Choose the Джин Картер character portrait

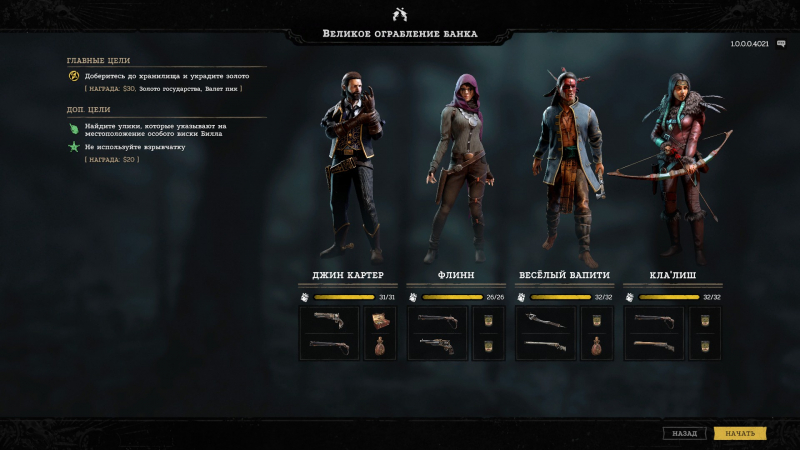click(x=349, y=165)
